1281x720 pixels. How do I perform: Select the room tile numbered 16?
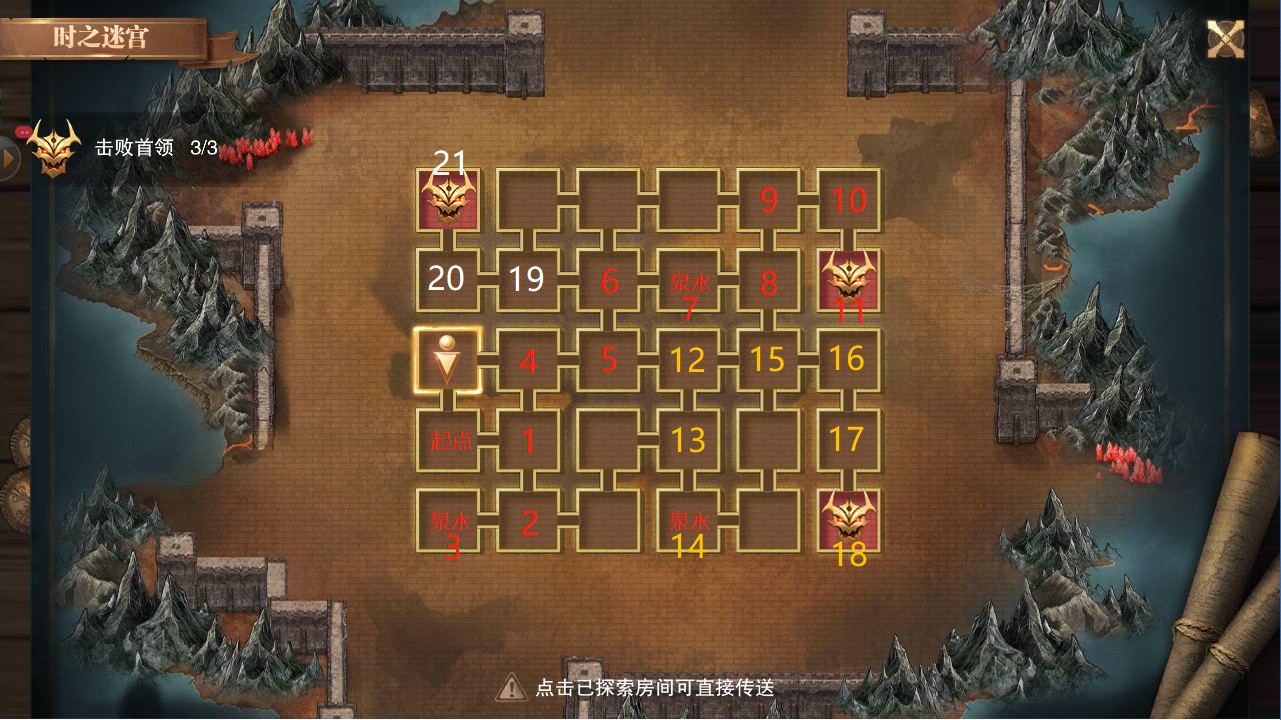pos(849,360)
